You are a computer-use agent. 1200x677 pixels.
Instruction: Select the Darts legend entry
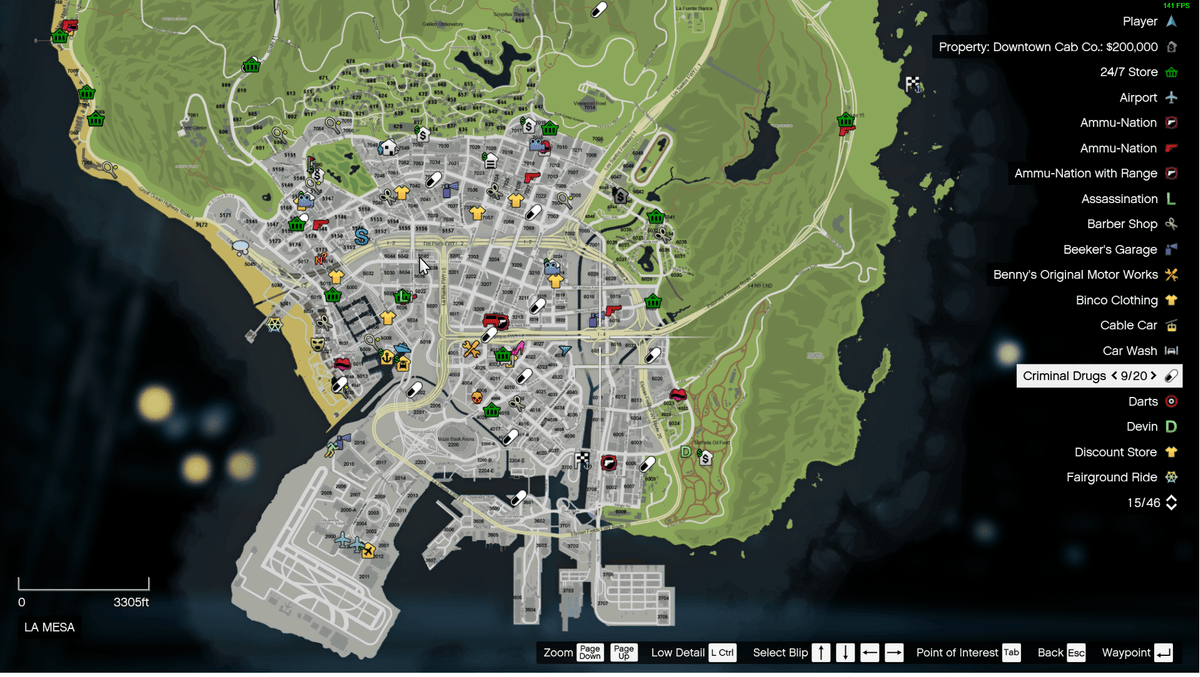pyautogui.click(x=1143, y=401)
